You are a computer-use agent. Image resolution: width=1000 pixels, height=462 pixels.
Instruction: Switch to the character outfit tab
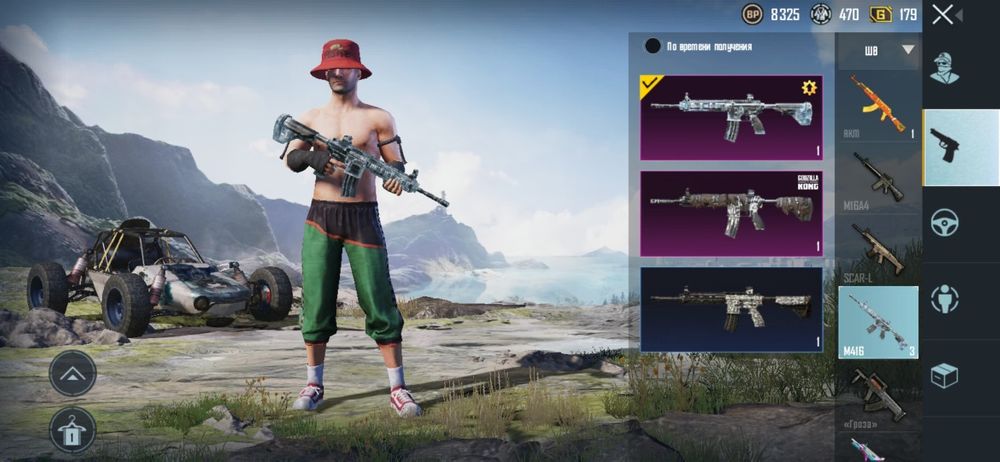(x=945, y=68)
